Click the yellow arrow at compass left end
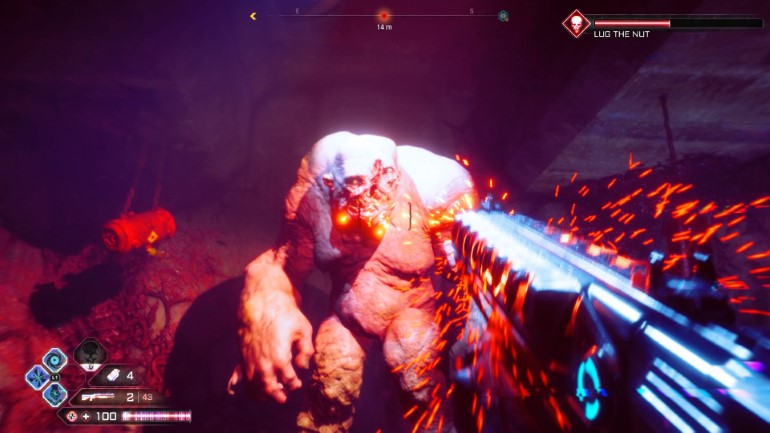Image resolution: width=770 pixels, height=433 pixels. 253,16
